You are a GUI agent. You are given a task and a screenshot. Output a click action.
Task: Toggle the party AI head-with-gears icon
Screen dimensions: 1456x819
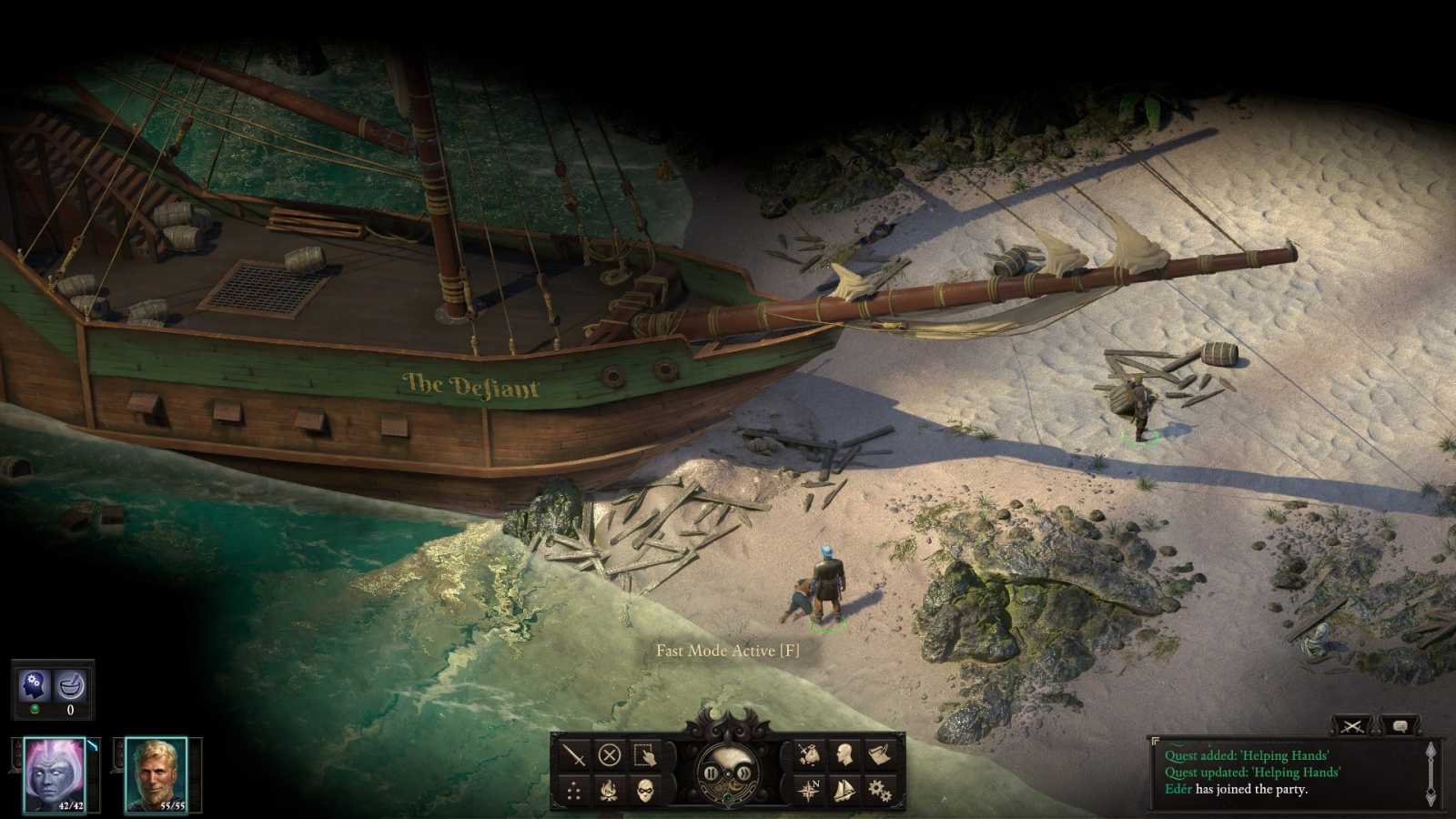(35, 686)
